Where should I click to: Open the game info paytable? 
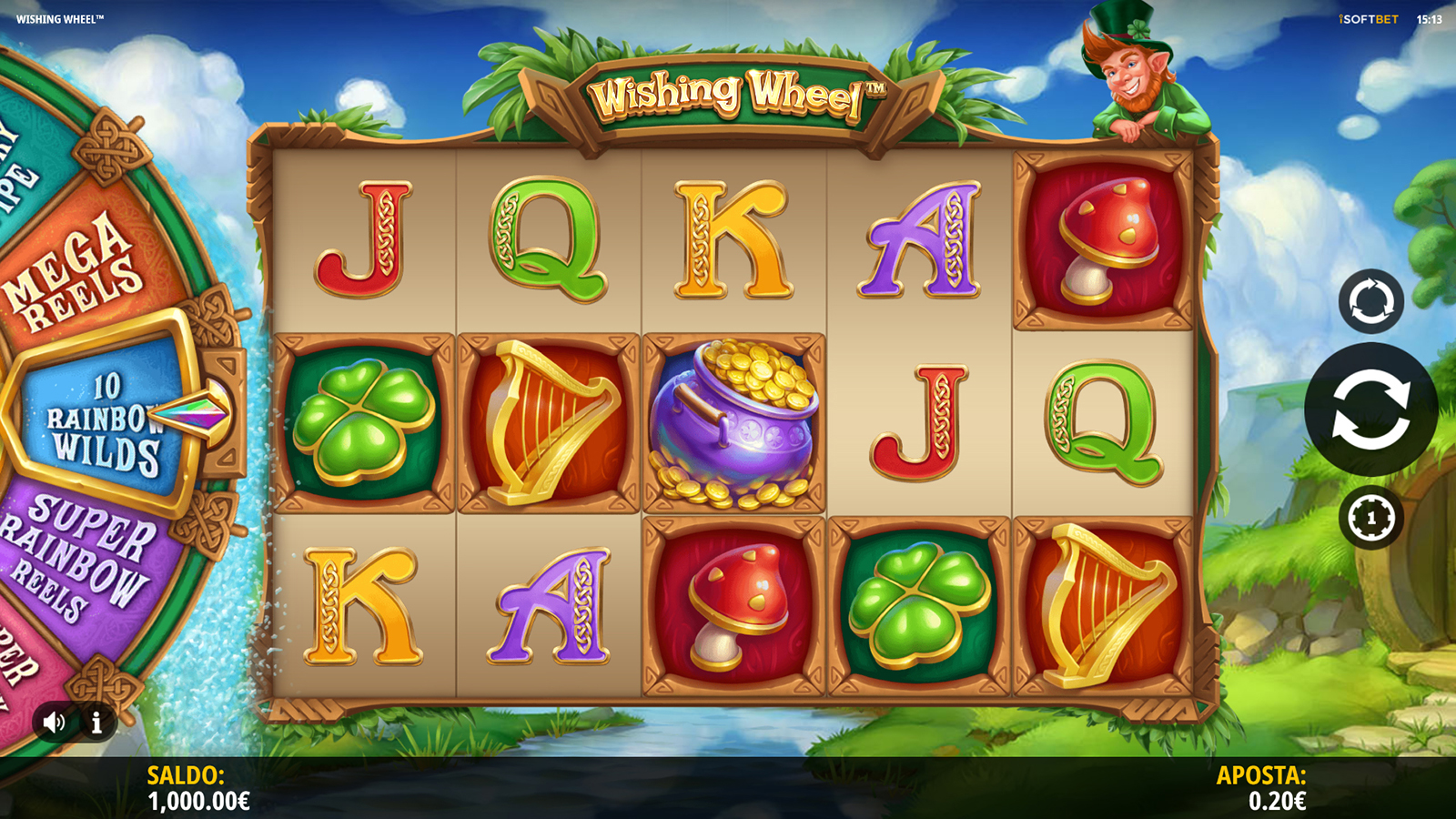96,723
